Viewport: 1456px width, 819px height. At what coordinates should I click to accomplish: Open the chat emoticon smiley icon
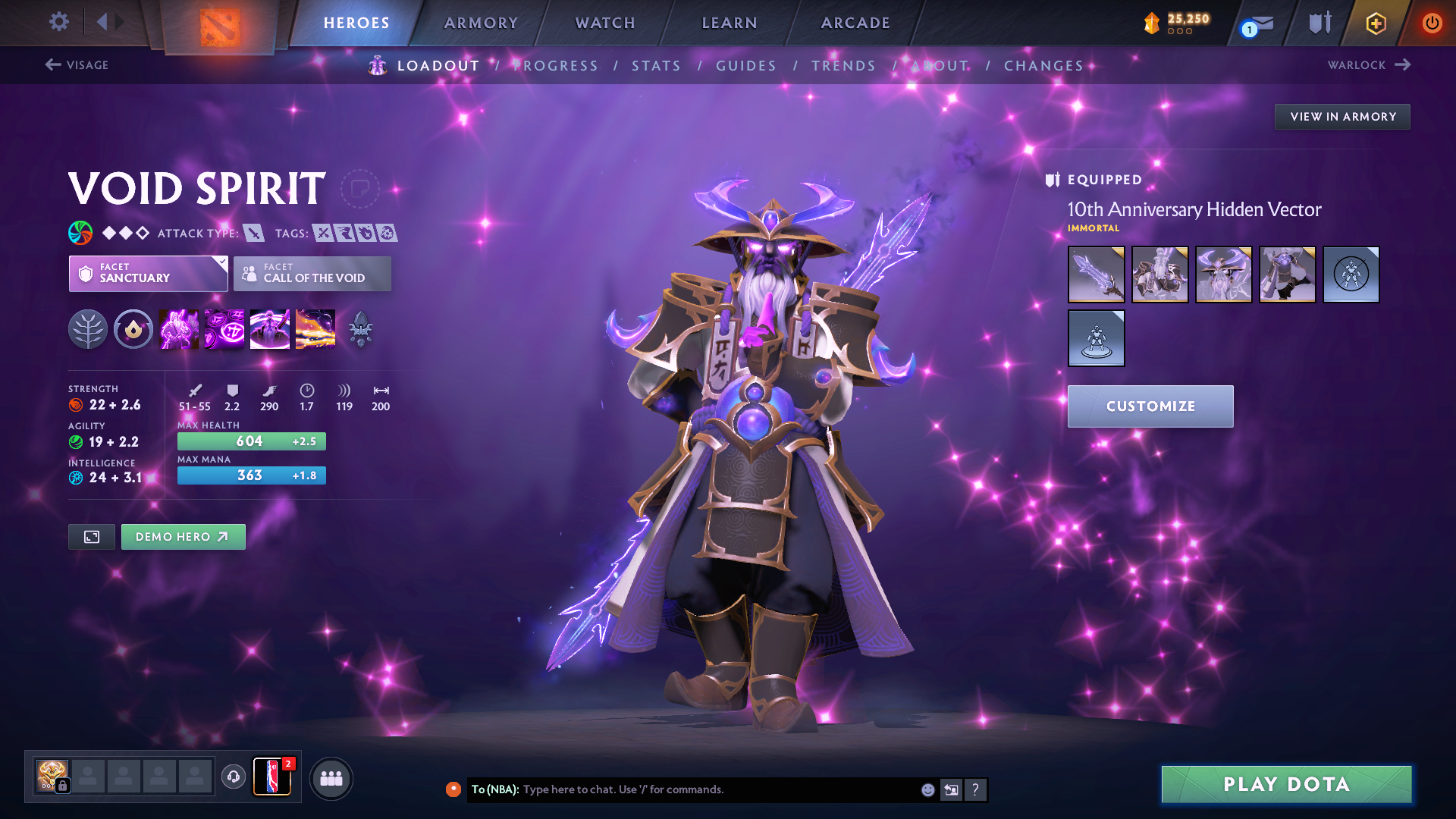pyautogui.click(x=927, y=789)
